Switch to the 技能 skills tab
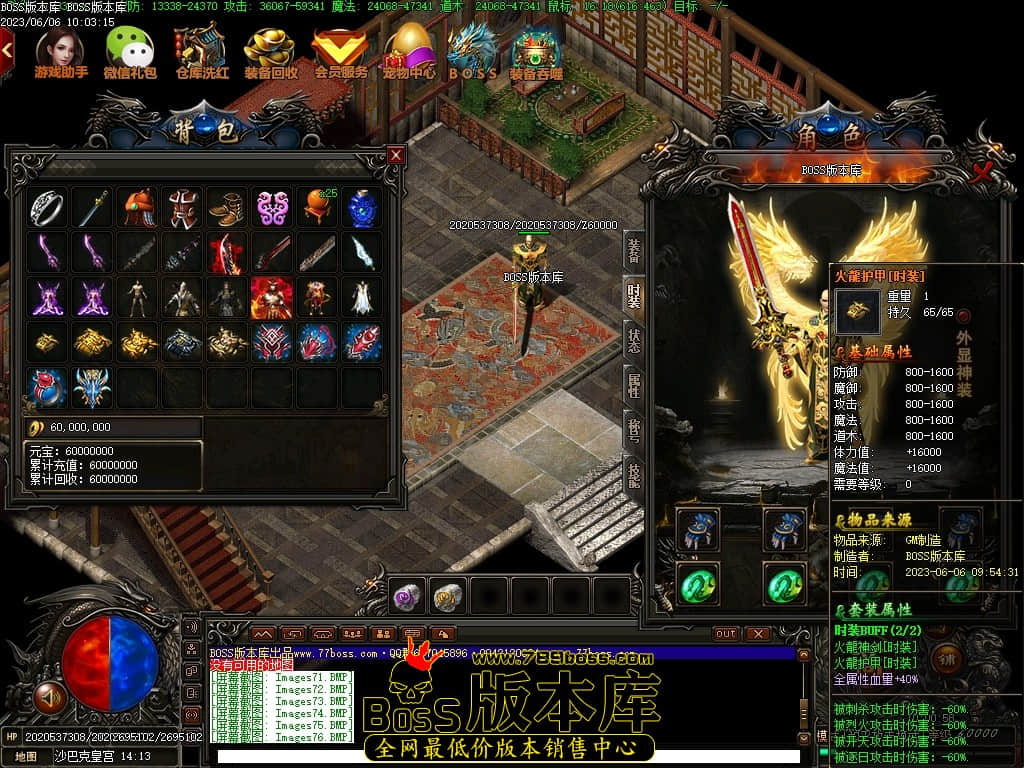 (633, 473)
